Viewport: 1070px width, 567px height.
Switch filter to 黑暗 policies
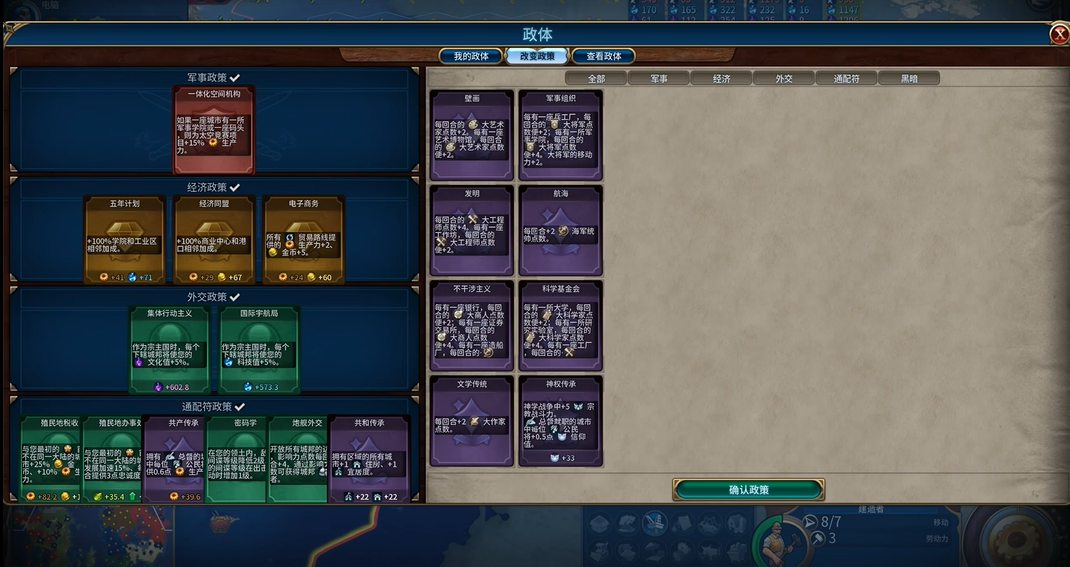[909, 78]
